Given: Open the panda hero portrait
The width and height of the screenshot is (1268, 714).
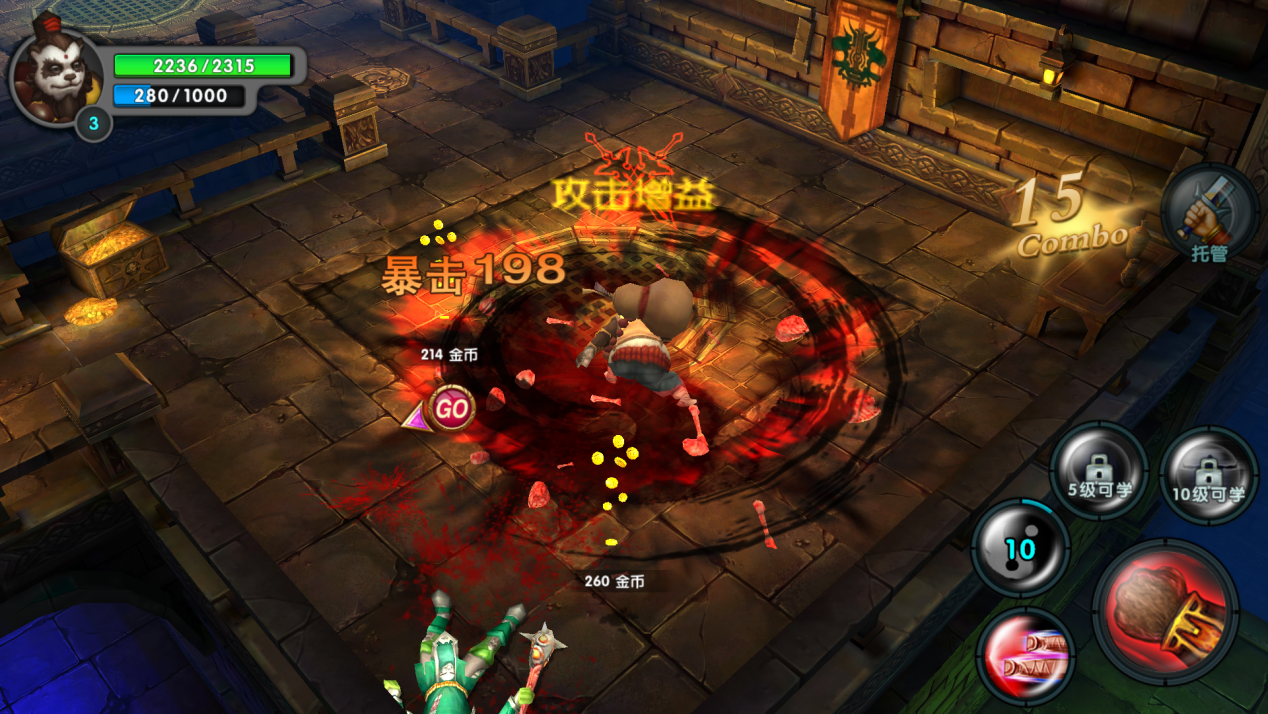Looking at the screenshot, I should [56, 78].
